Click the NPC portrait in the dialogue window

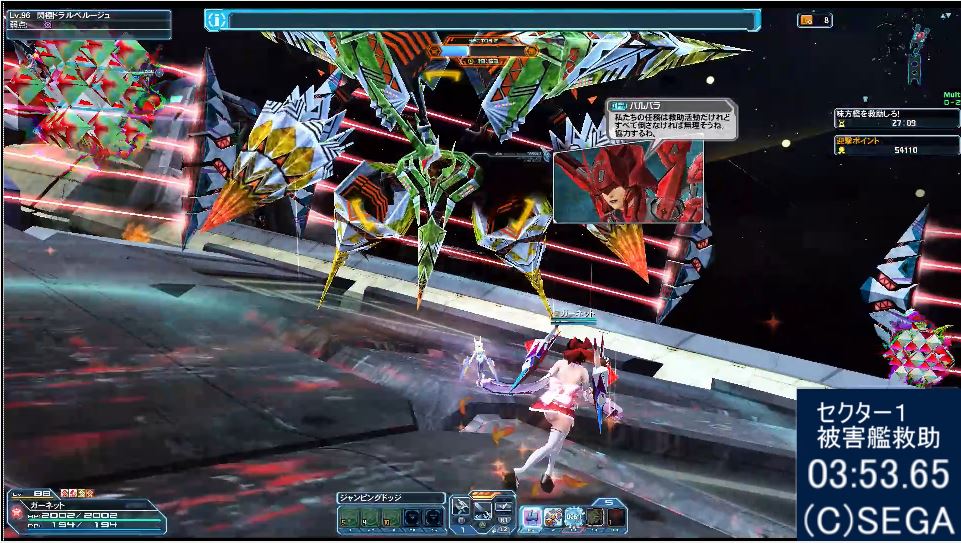(627, 182)
